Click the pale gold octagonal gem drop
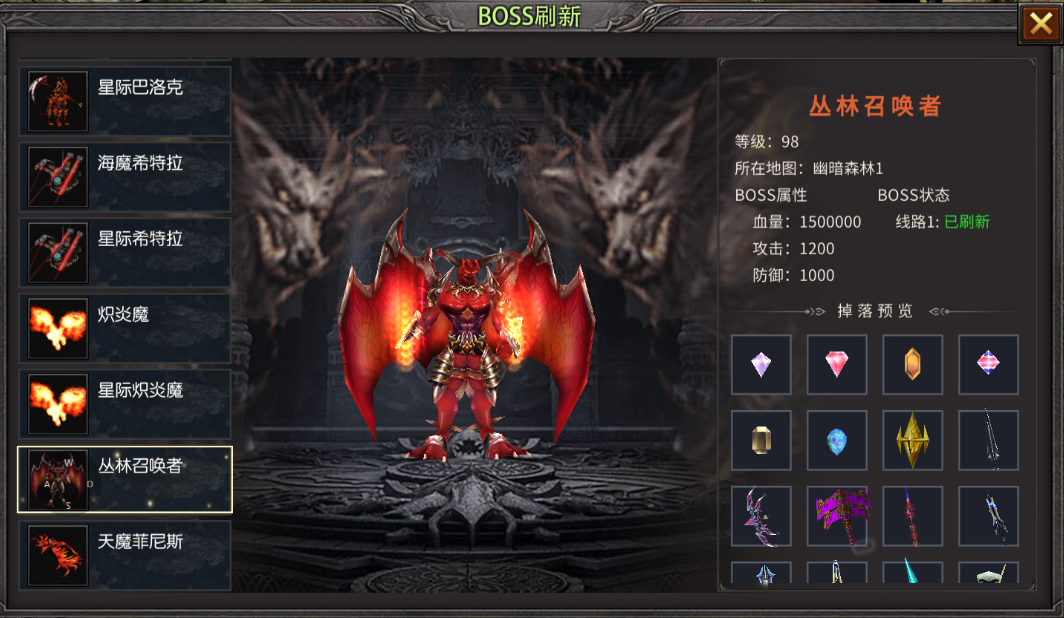The height and width of the screenshot is (618, 1064). (x=761, y=440)
